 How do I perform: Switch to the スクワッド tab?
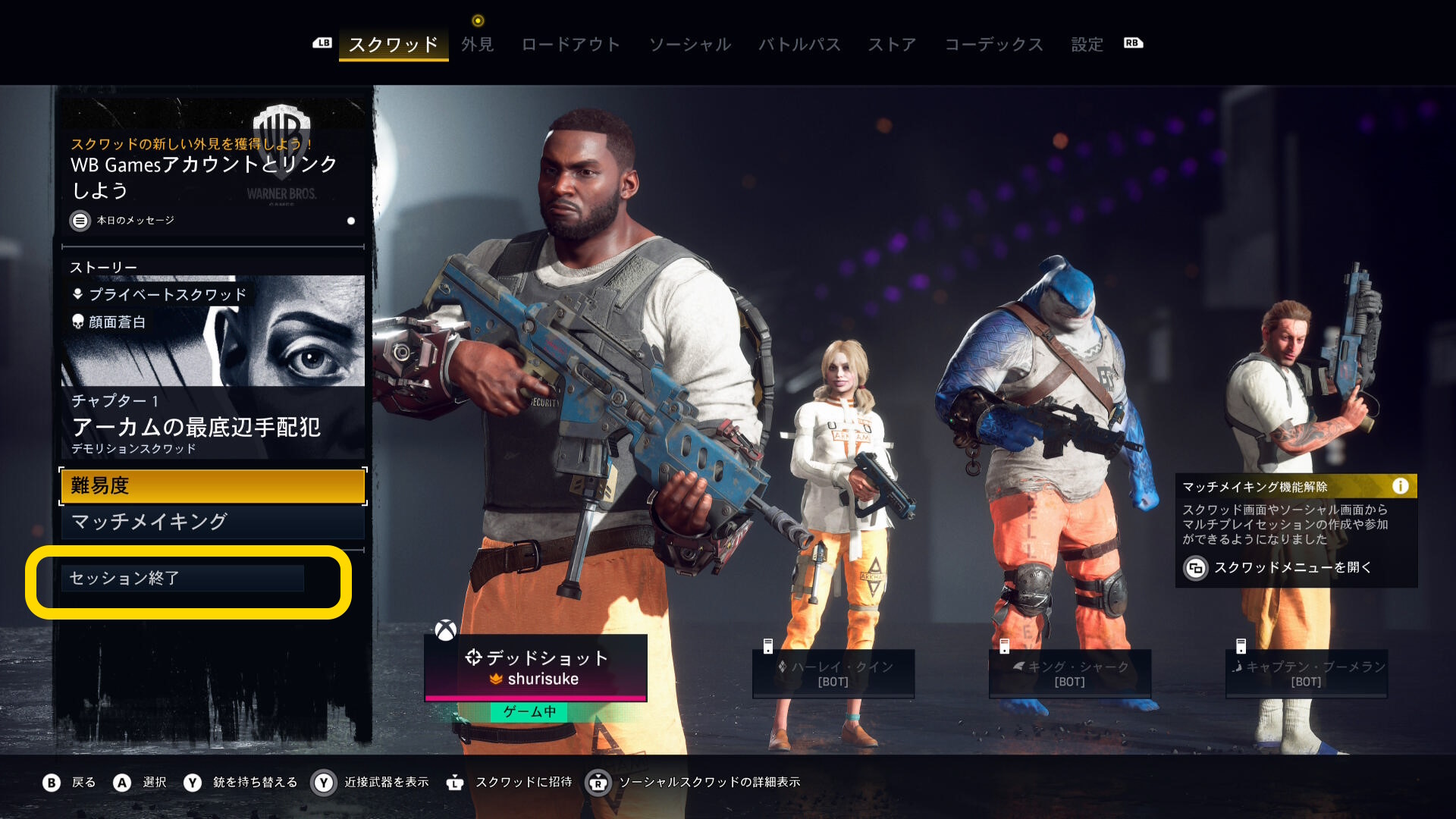coord(393,44)
